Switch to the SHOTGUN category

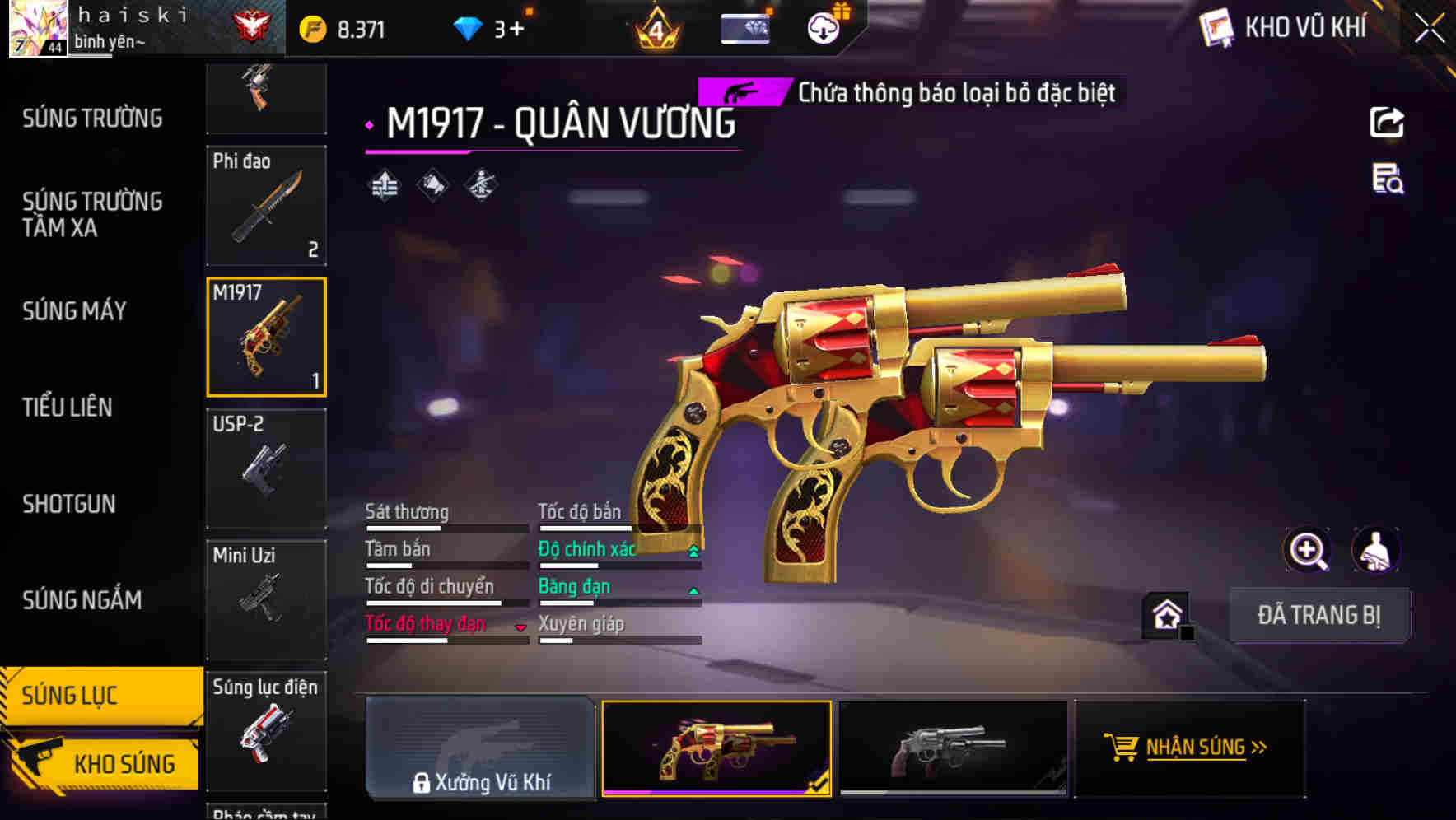[68, 504]
